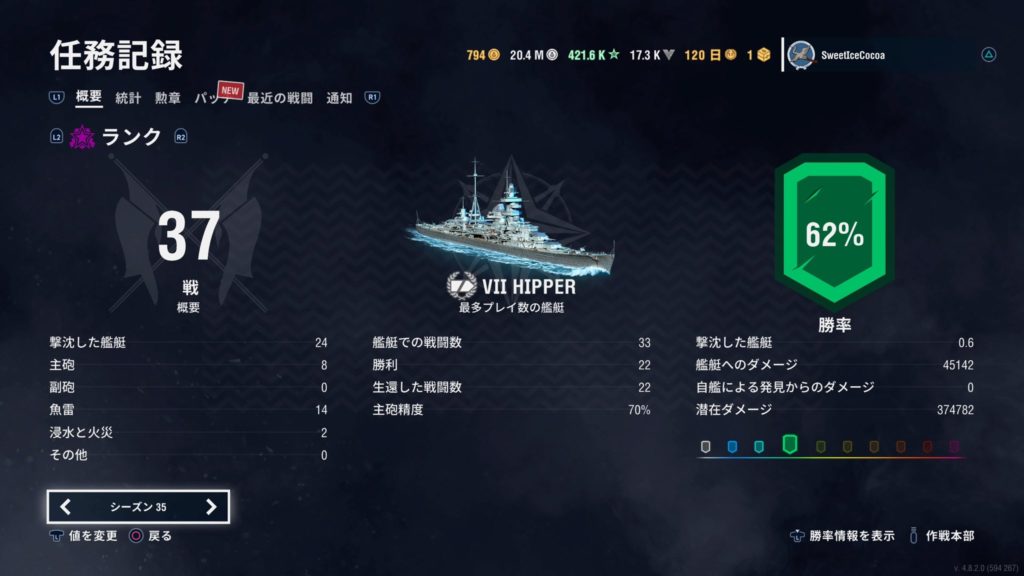Click the right arrow beside シーズン 35
Viewport: 1024px width, 576px height.
tap(211, 507)
